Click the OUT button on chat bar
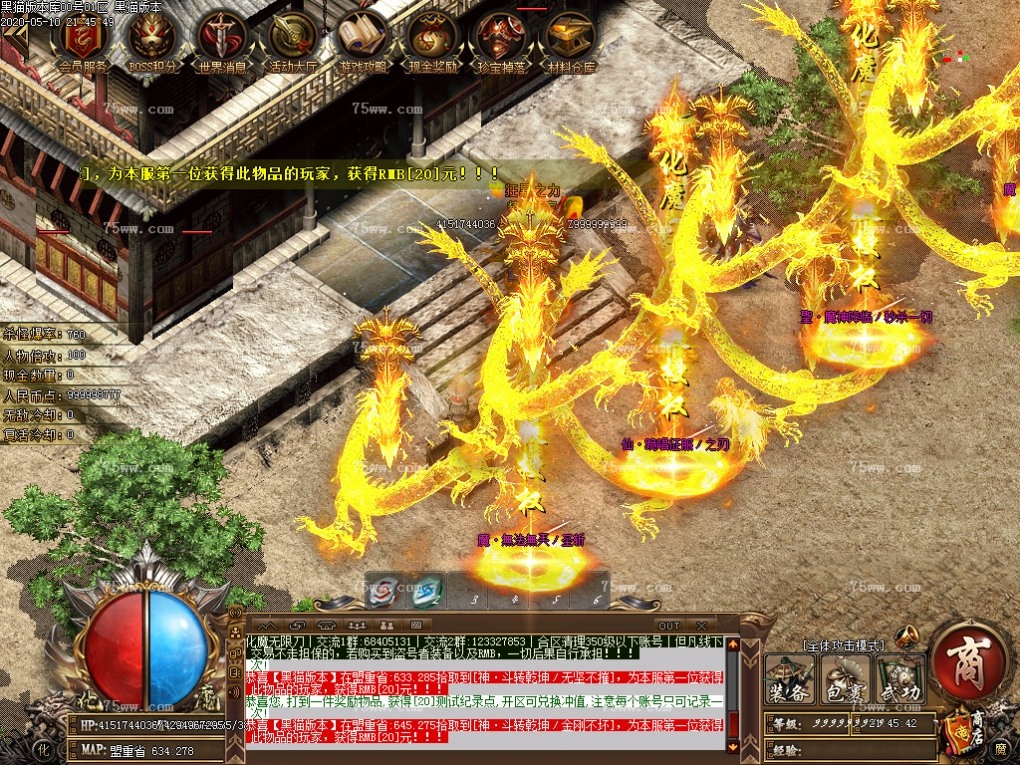Image resolution: width=1020 pixels, height=765 pixels. point(669,626)
